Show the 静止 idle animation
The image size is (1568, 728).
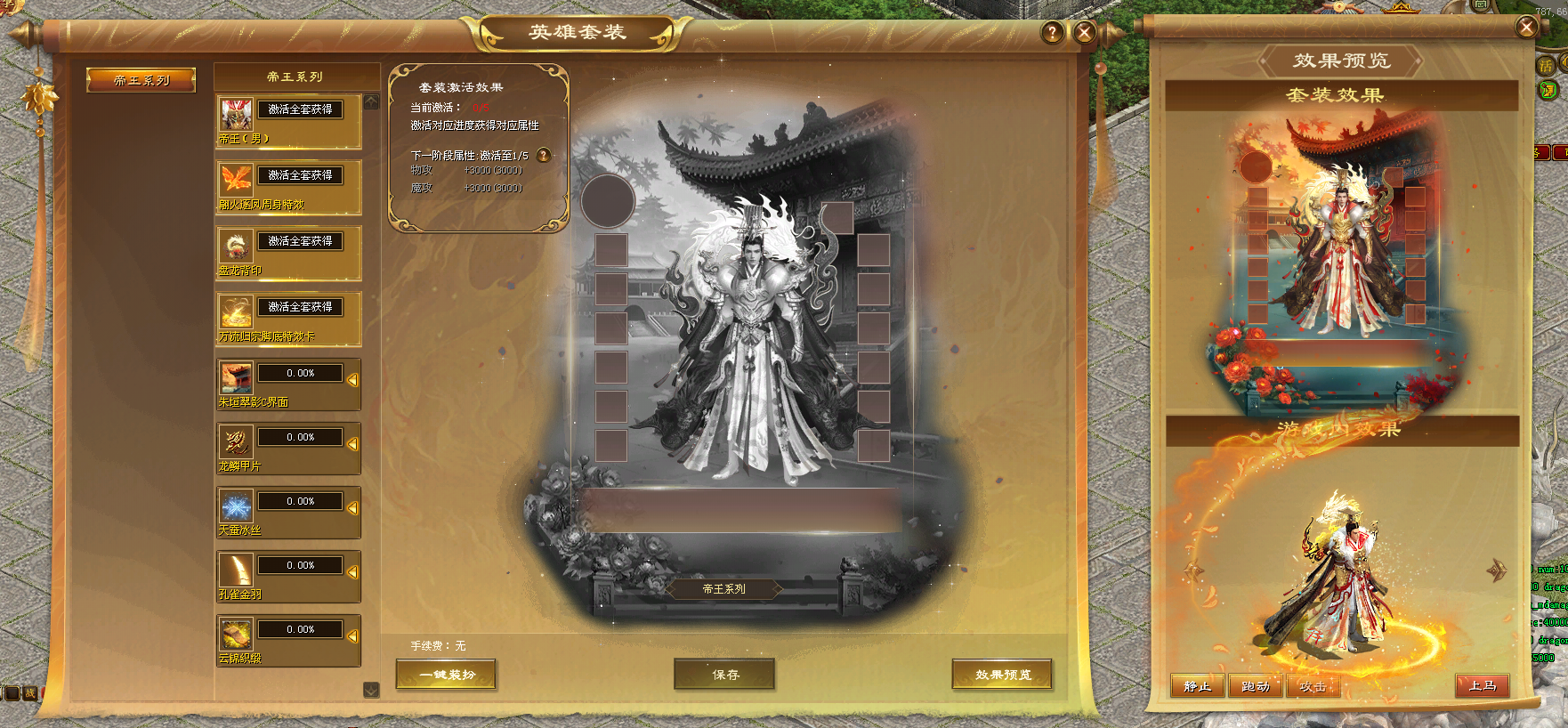1197,686
